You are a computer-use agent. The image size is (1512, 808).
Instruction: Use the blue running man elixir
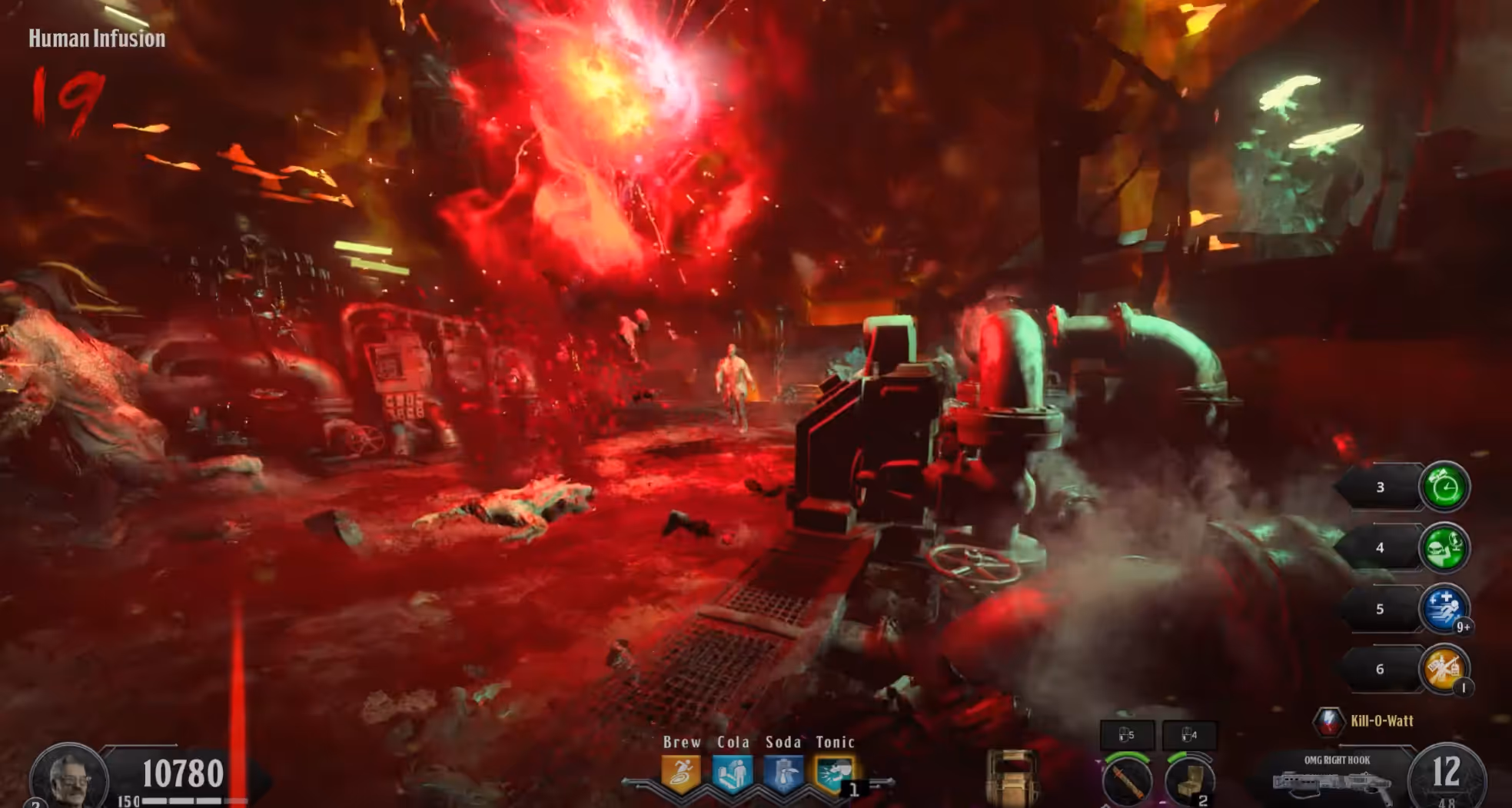(1444, 609)
